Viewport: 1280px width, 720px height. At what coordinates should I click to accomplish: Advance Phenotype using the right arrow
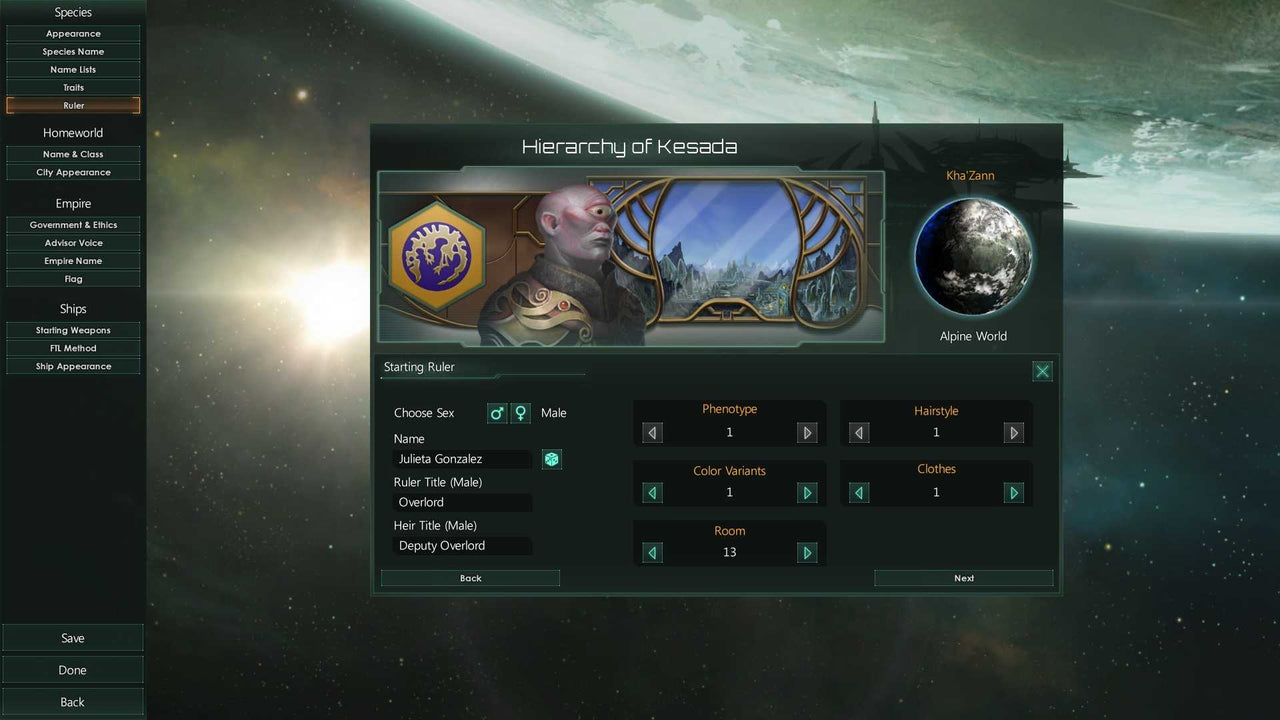pyautogui.click(x=807, y=432)
